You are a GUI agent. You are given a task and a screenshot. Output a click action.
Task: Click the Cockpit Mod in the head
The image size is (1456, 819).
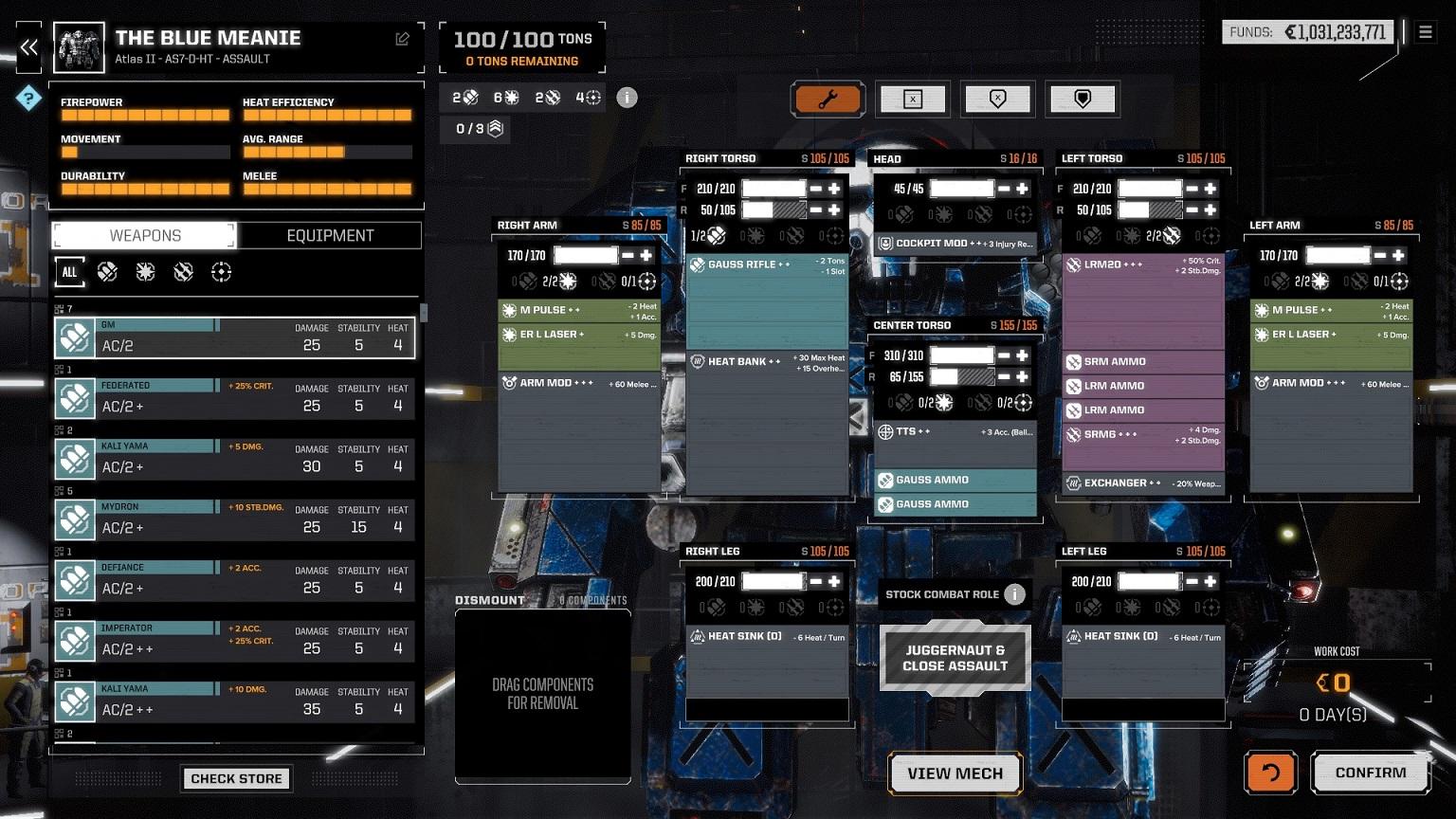point(955,244)
